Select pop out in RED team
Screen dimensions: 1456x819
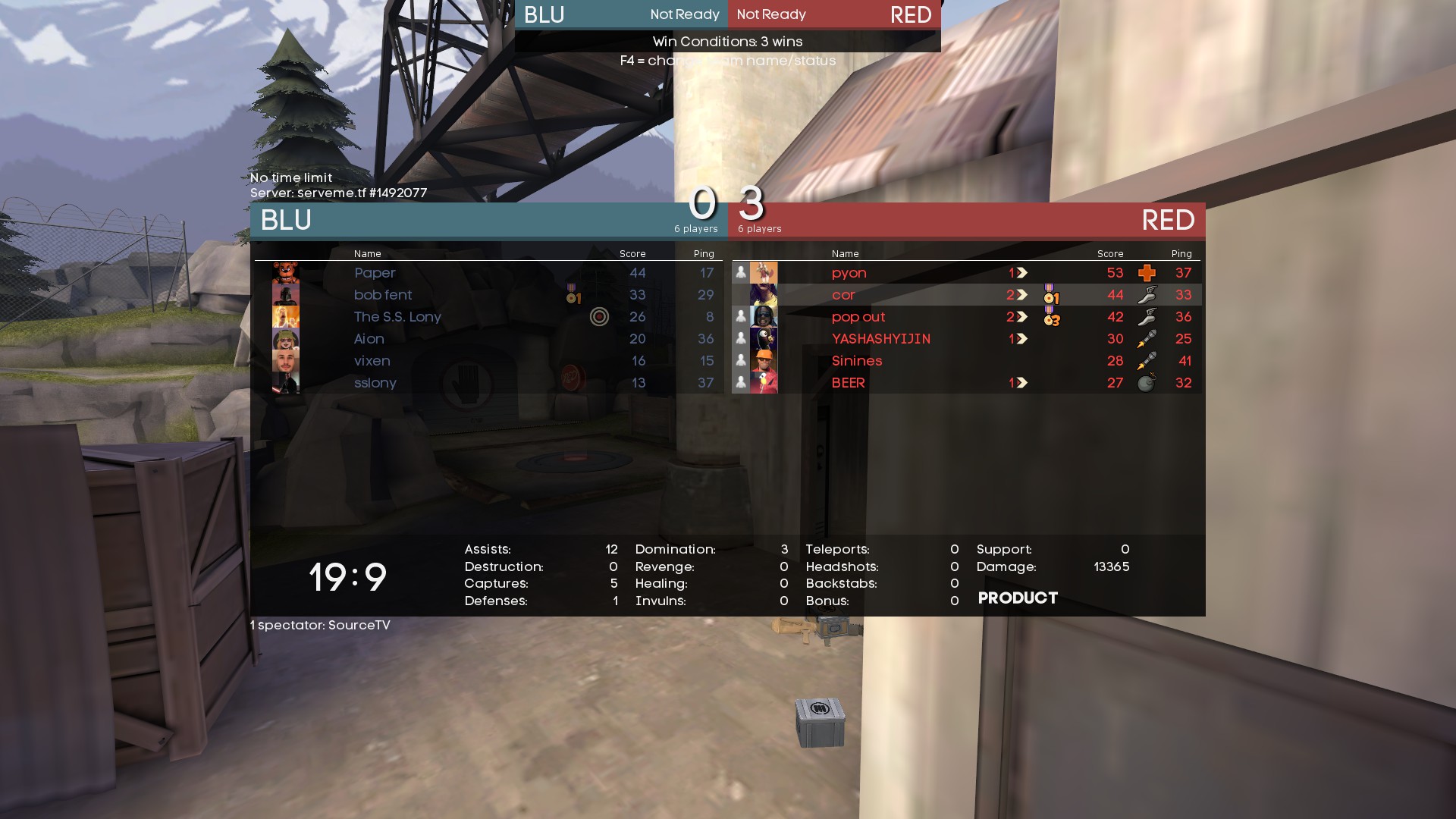click(858, 317)
